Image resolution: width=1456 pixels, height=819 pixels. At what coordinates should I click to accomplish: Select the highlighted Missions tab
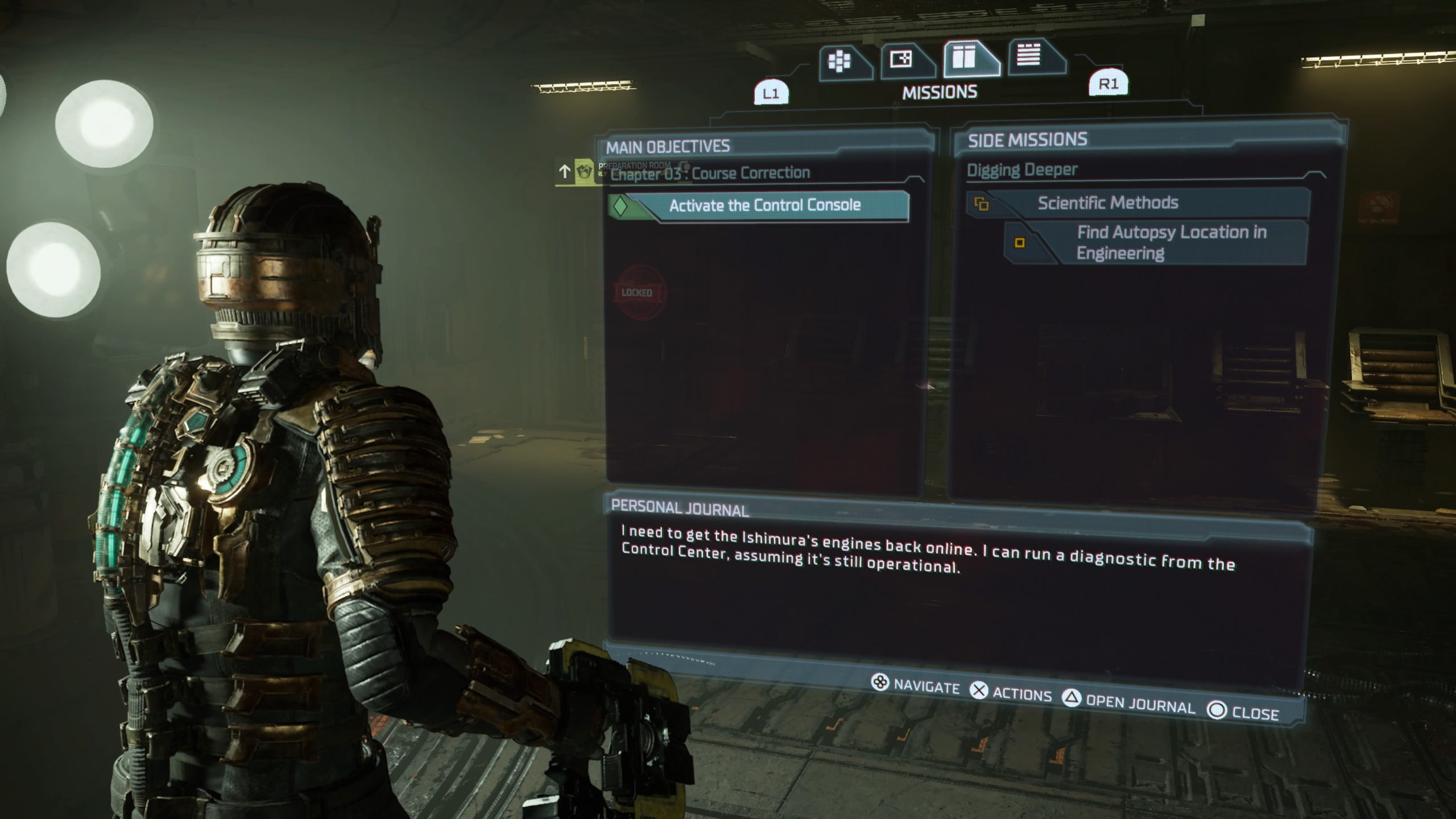click(966, 57)
